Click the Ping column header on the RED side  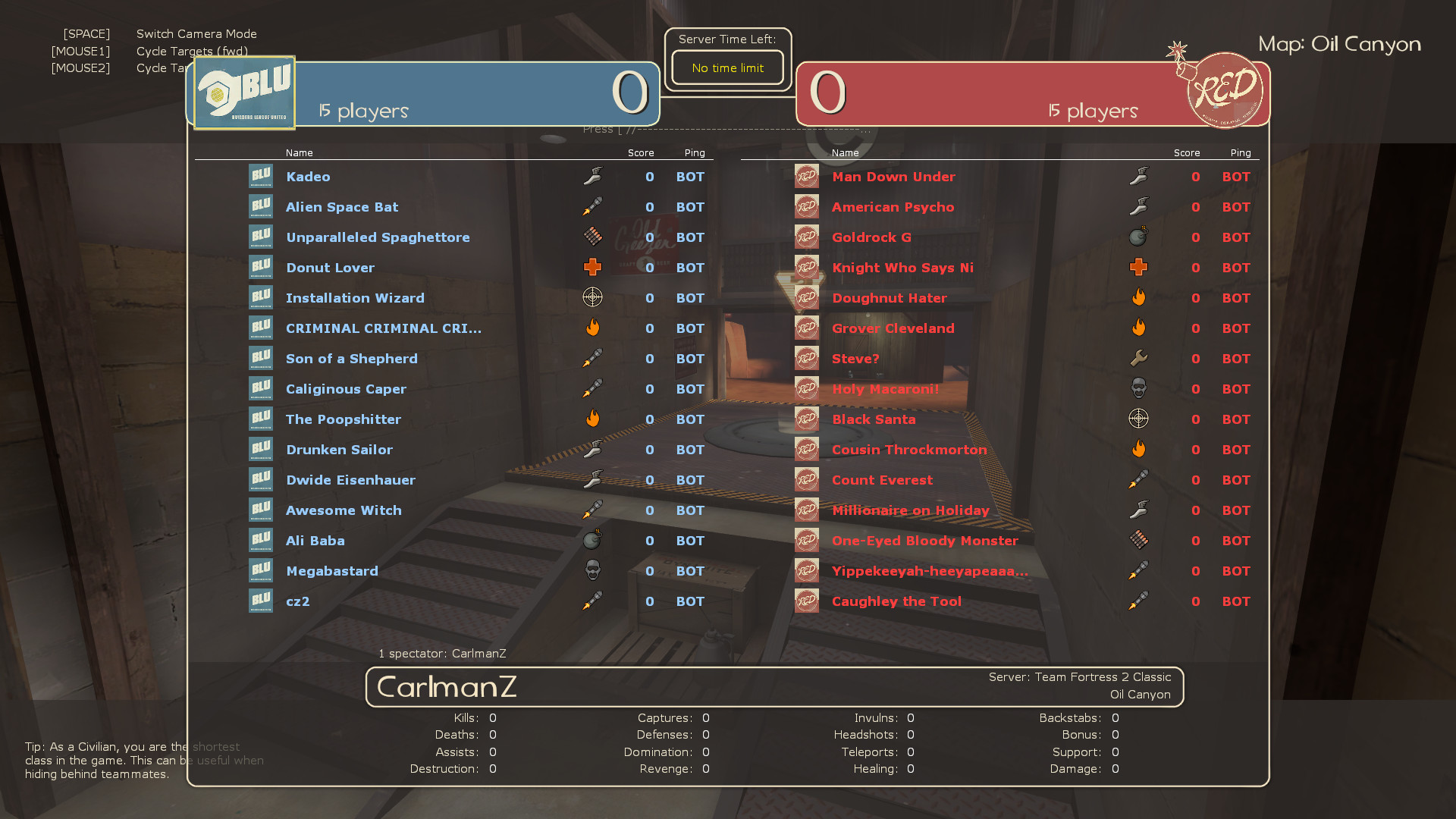tap(1241, 152)
